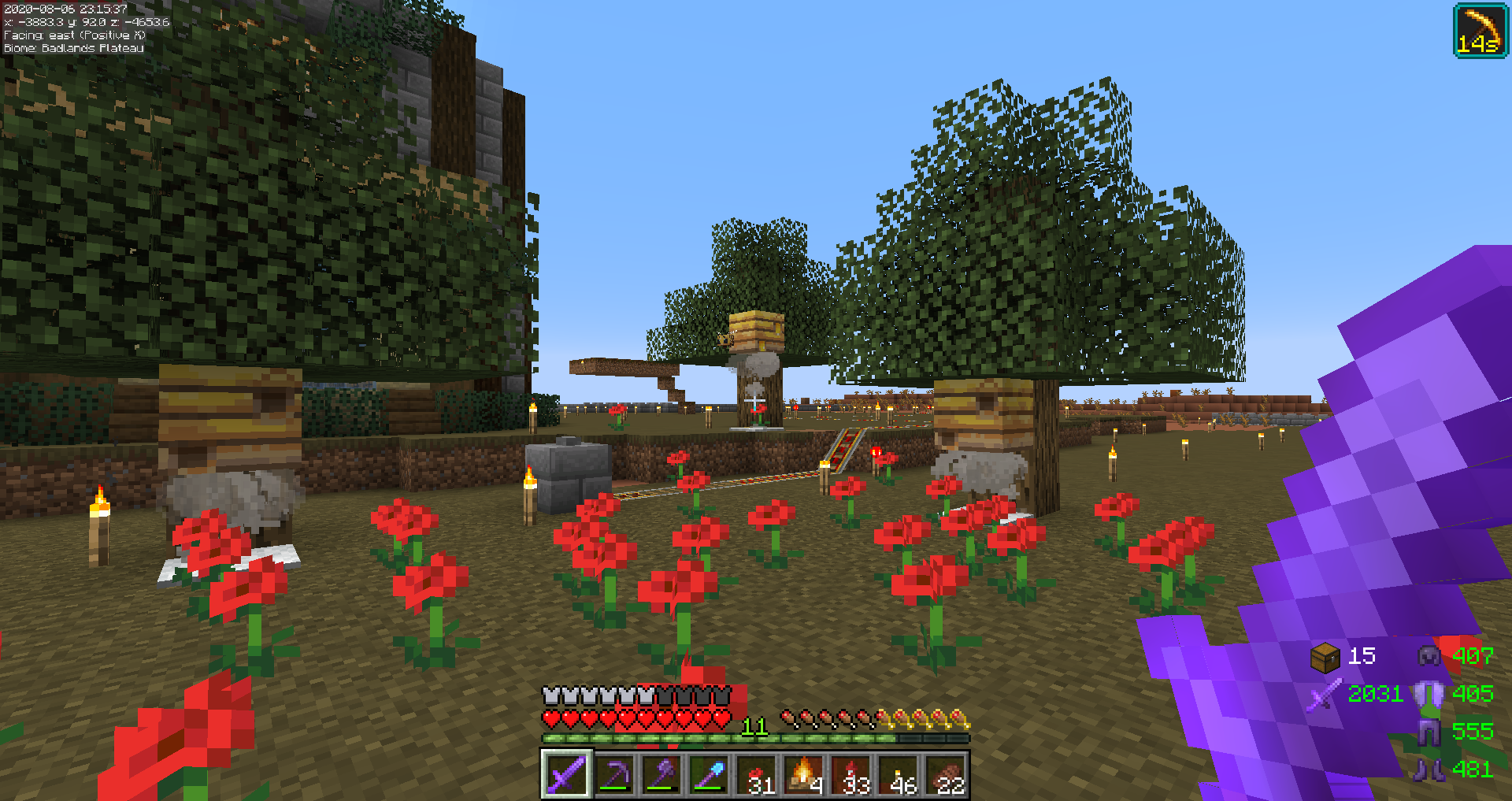Select the netherite axe hotbar slot
Screen dimensions: 1512x801
(x=661, y=774)
